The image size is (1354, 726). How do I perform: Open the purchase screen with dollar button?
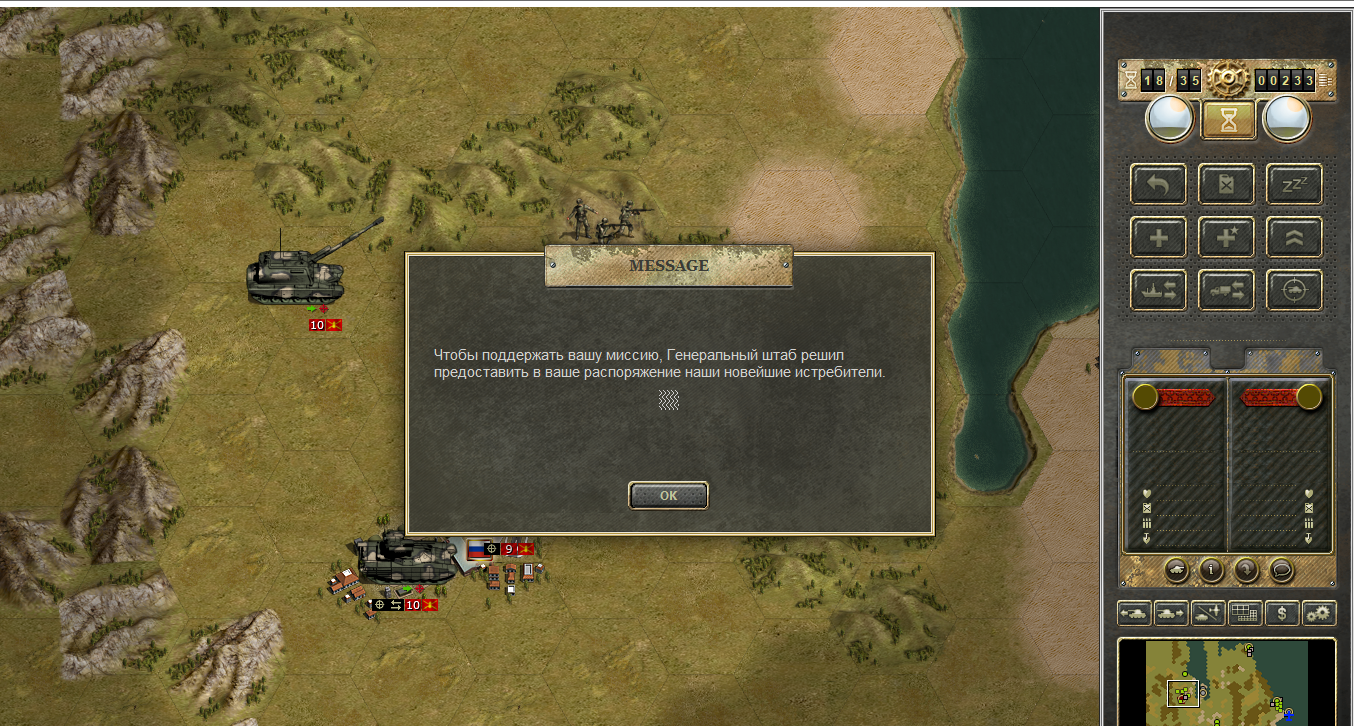[1282, 613]
